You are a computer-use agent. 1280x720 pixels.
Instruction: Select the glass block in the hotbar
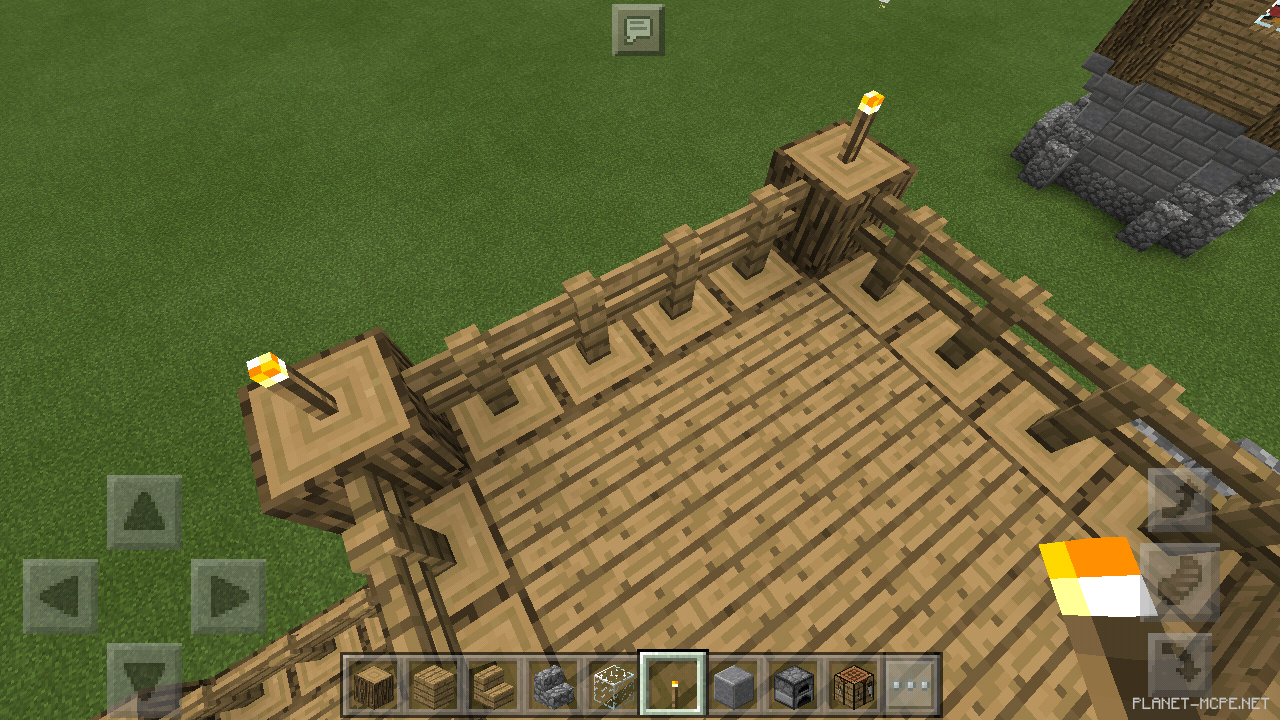(612, 682)
